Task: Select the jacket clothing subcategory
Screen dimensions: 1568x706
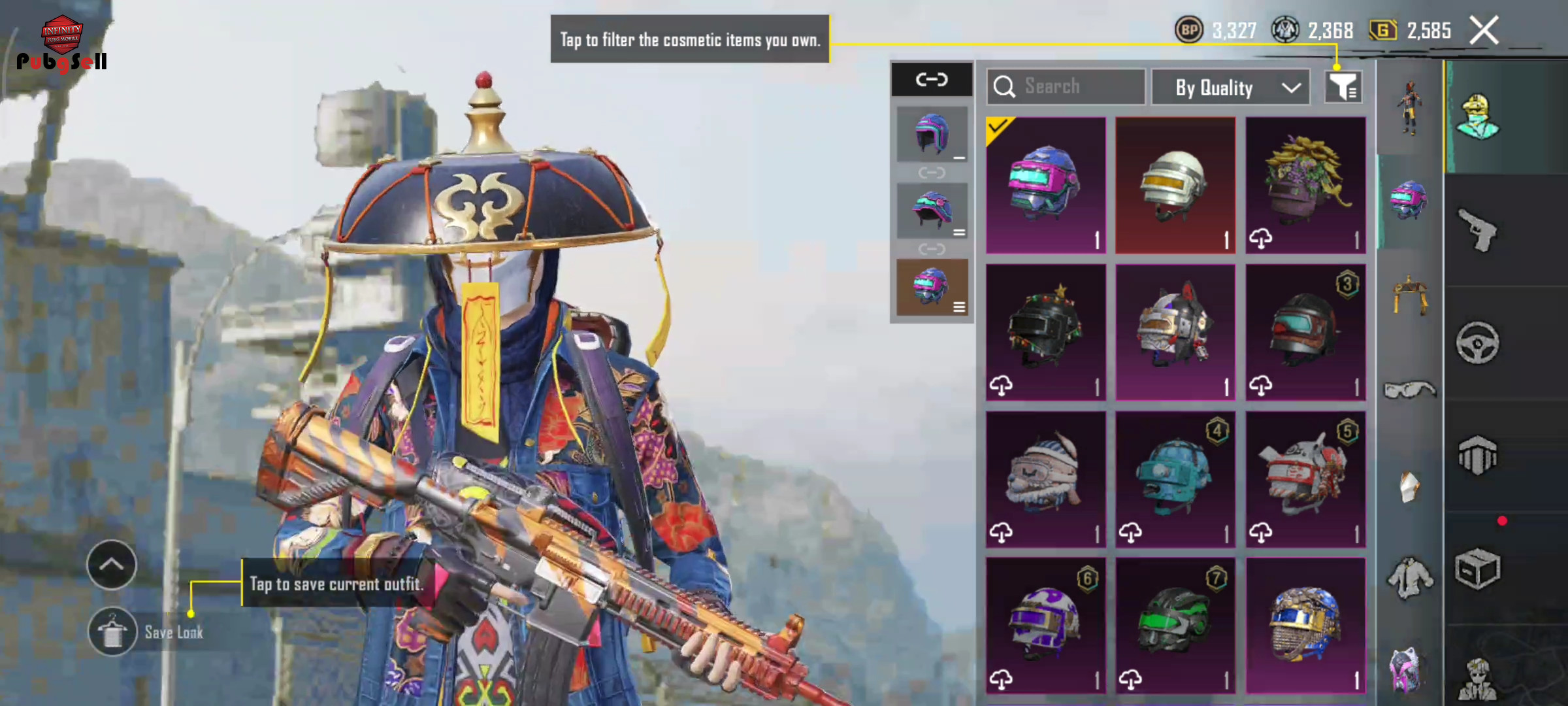Action: (x=1409, y=578)
